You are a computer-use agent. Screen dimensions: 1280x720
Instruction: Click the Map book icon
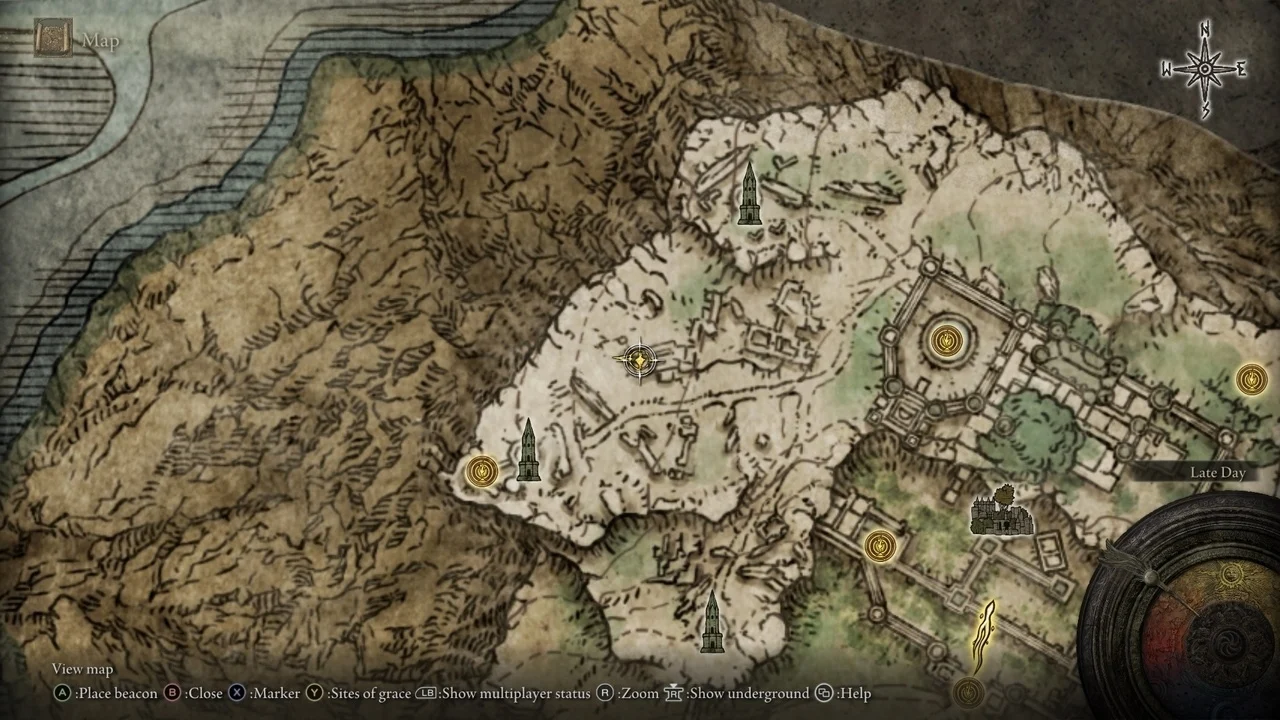pos(52,40)
